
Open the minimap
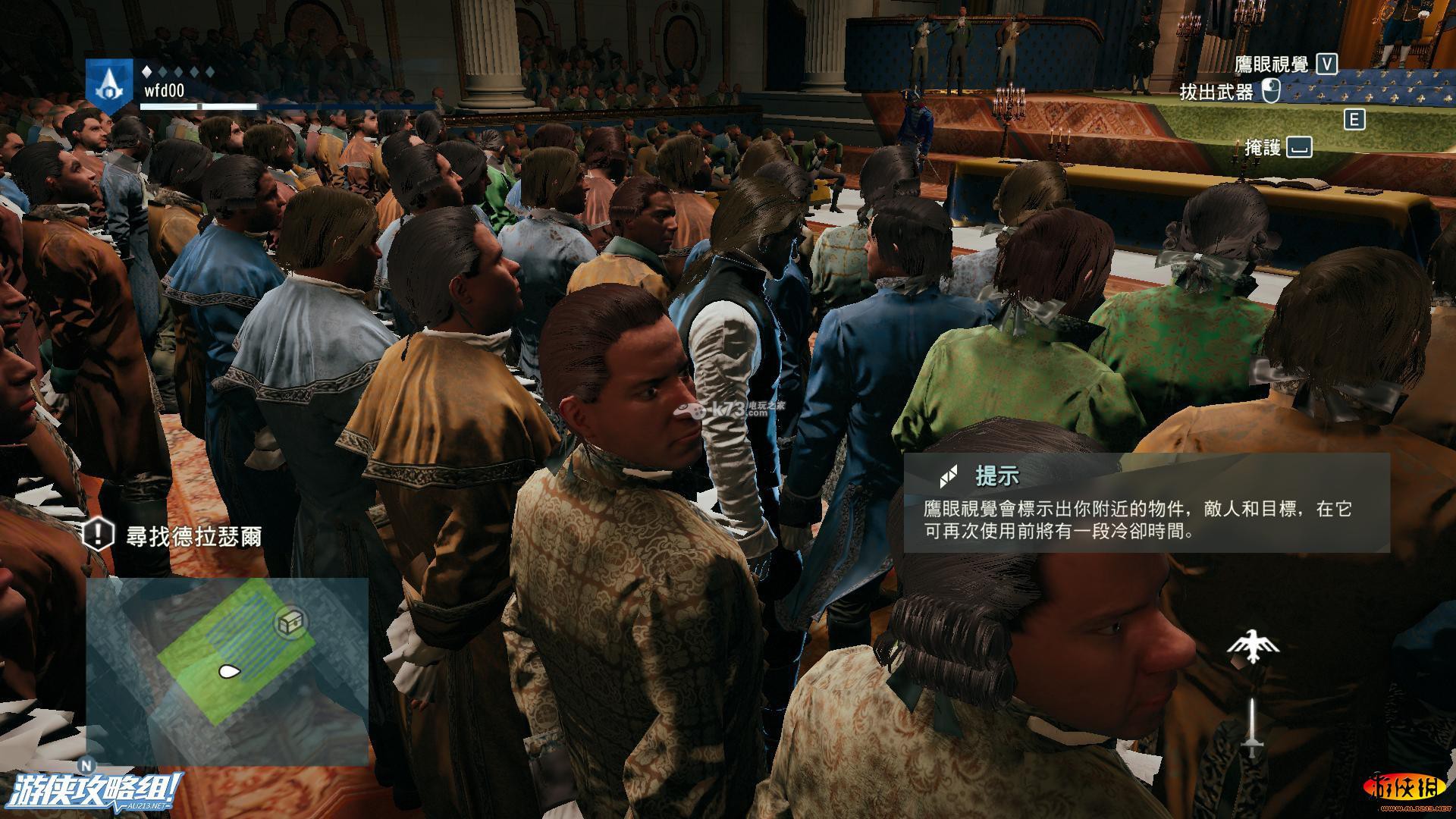click(x=227, y=671)
